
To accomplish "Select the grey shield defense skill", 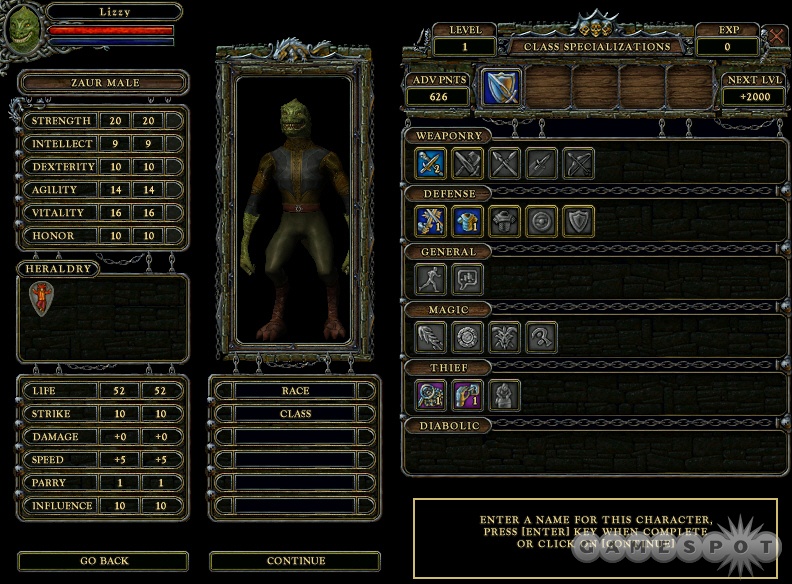I will (579, 221).
